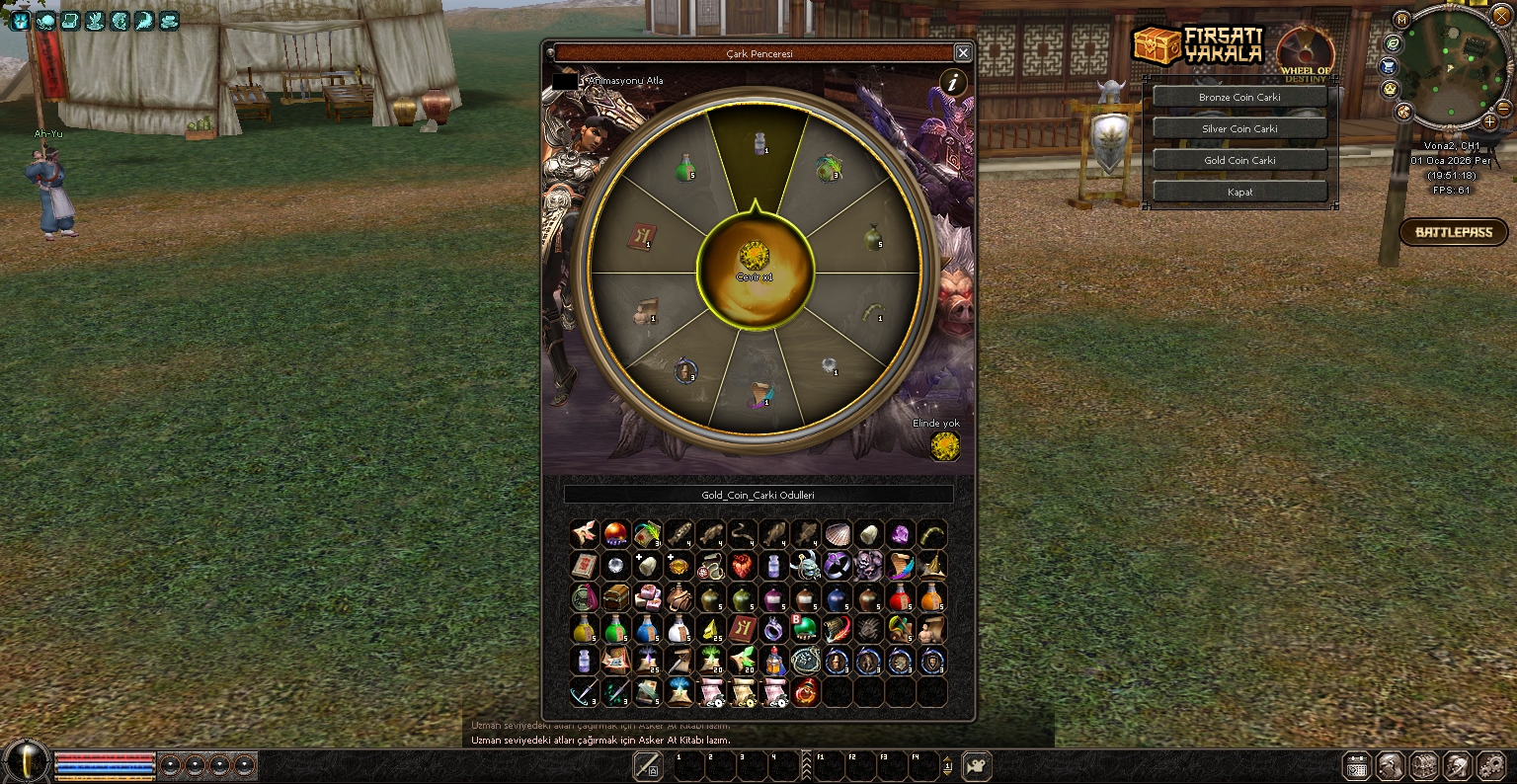Select the Bronze Coin Carki option
1517x784 pixels.
tap(1239, 98)
